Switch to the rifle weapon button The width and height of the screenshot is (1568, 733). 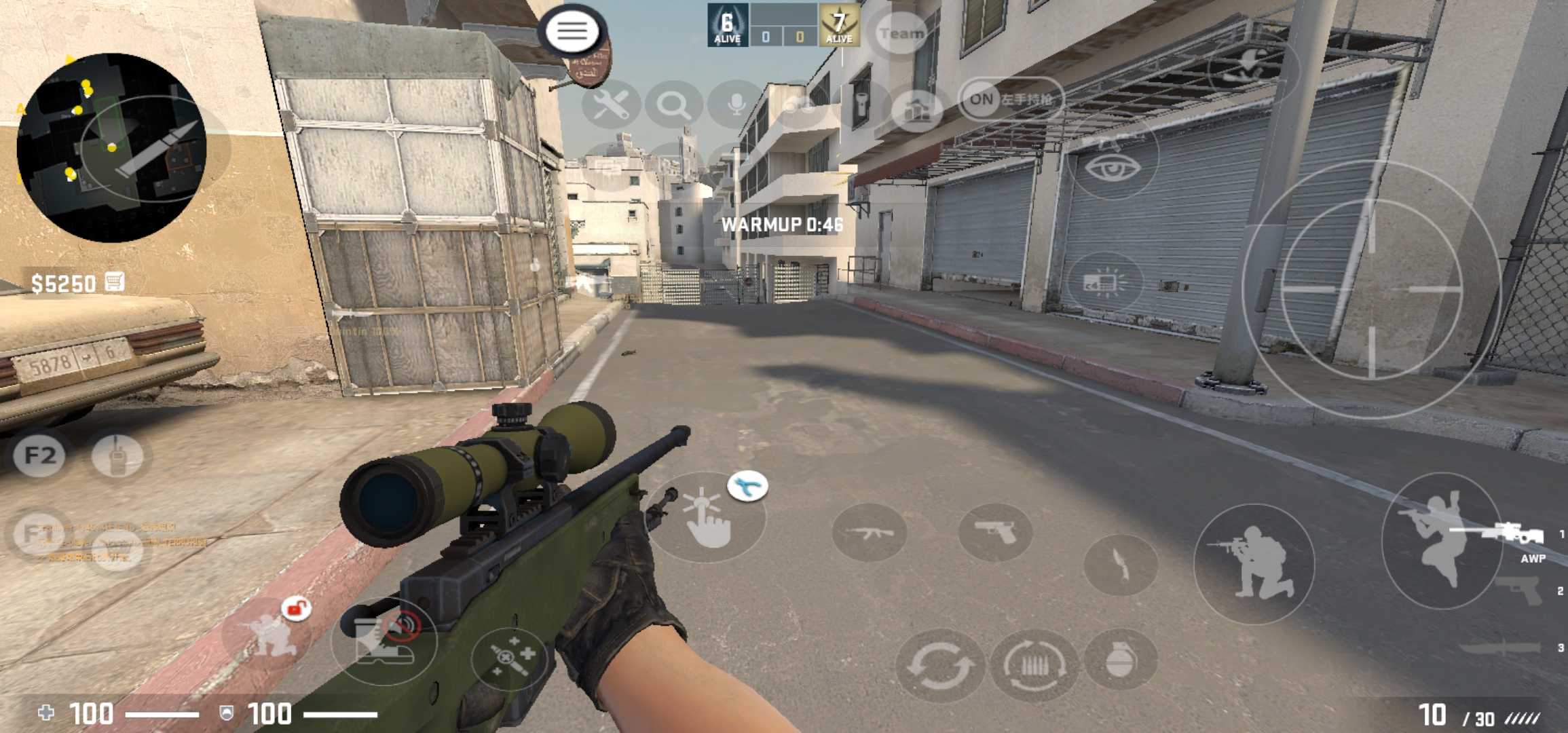pos(869,533)
